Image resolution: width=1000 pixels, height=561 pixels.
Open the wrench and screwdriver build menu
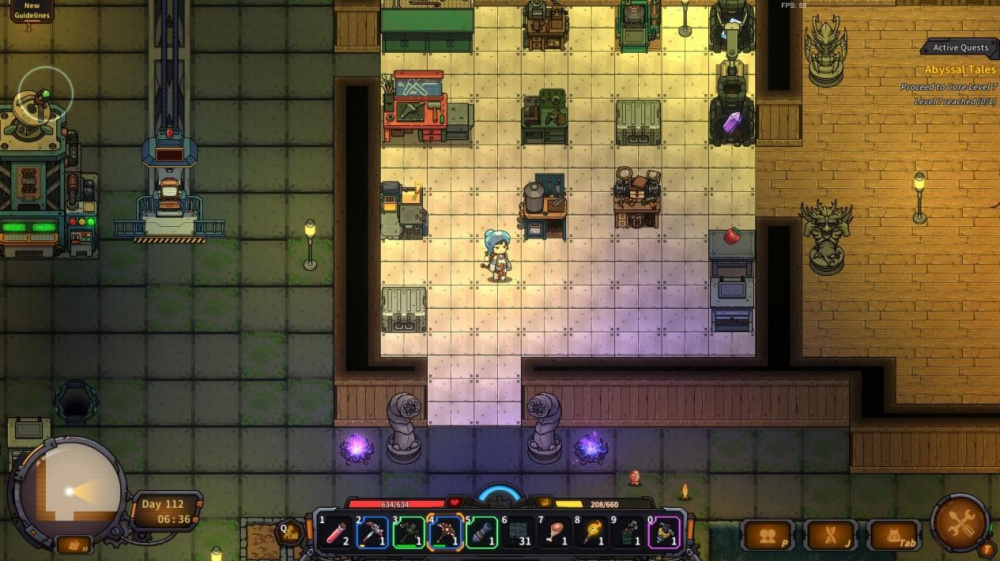point(961,522)
